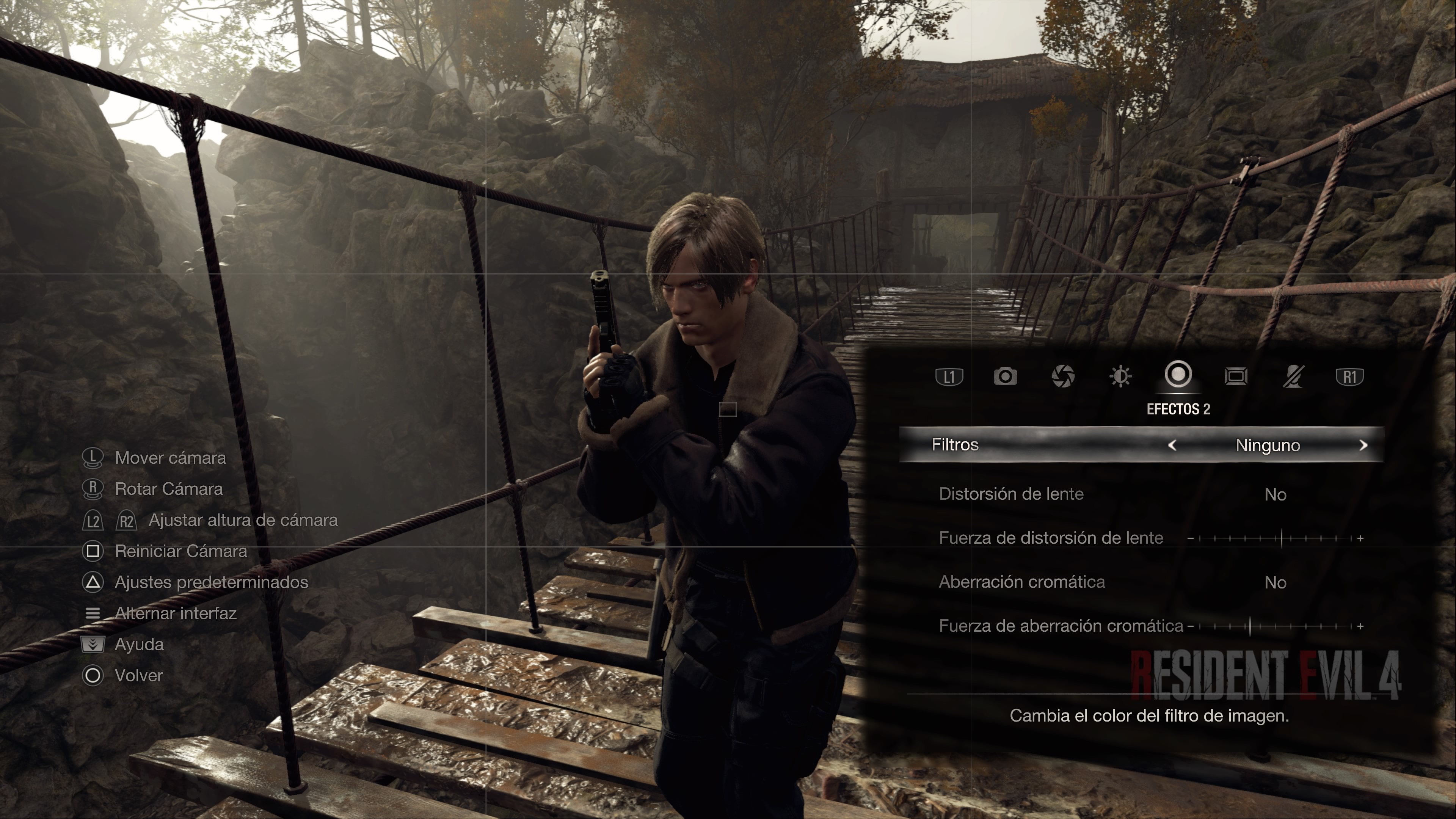Decrease lens distortion strength with minus sign
The image size is (1456, 819).
pyautogui.click(x=1190, y=539)
